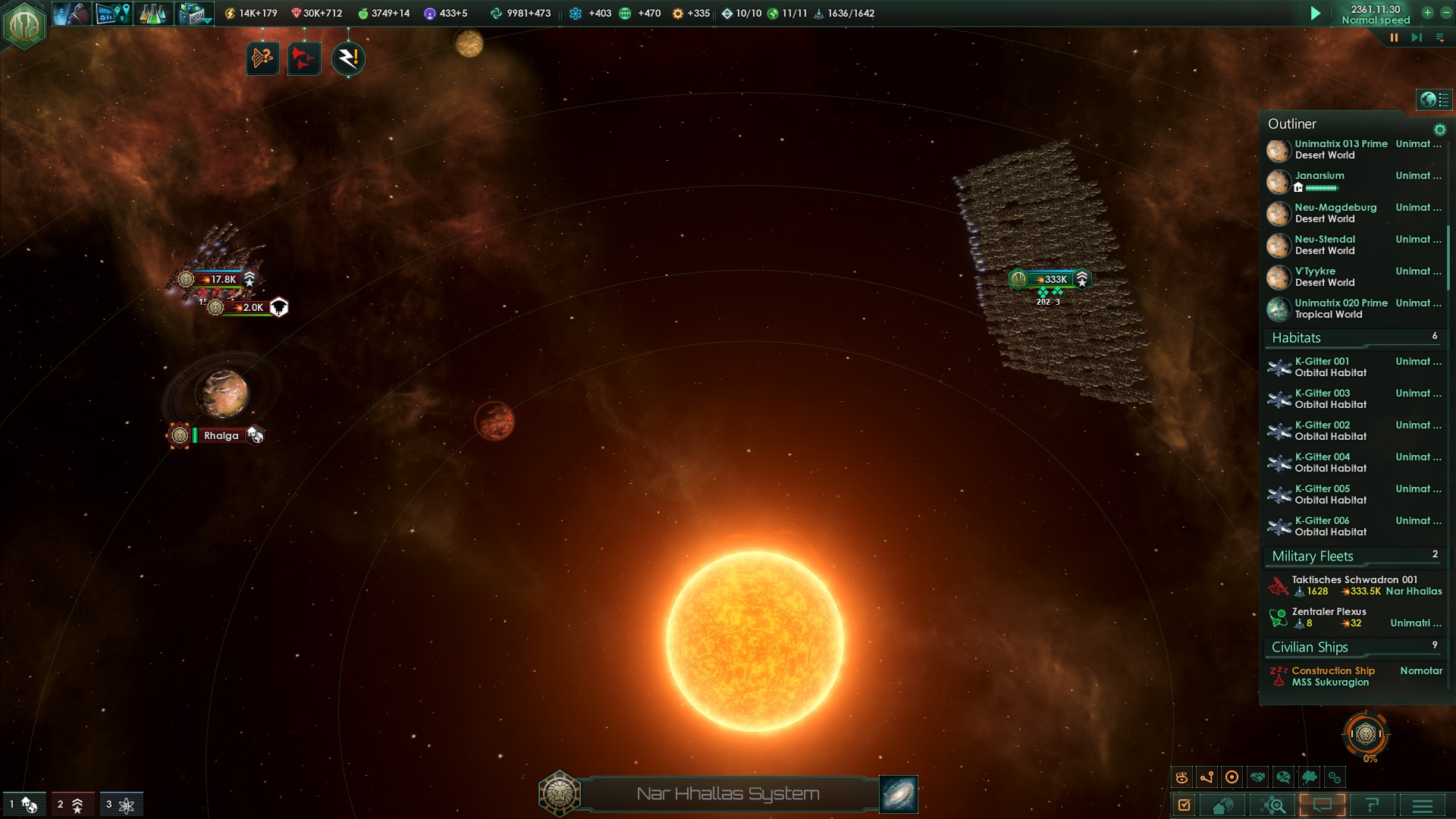
Task: Open the empire emblem government panel
Action: tap(24, 25)
